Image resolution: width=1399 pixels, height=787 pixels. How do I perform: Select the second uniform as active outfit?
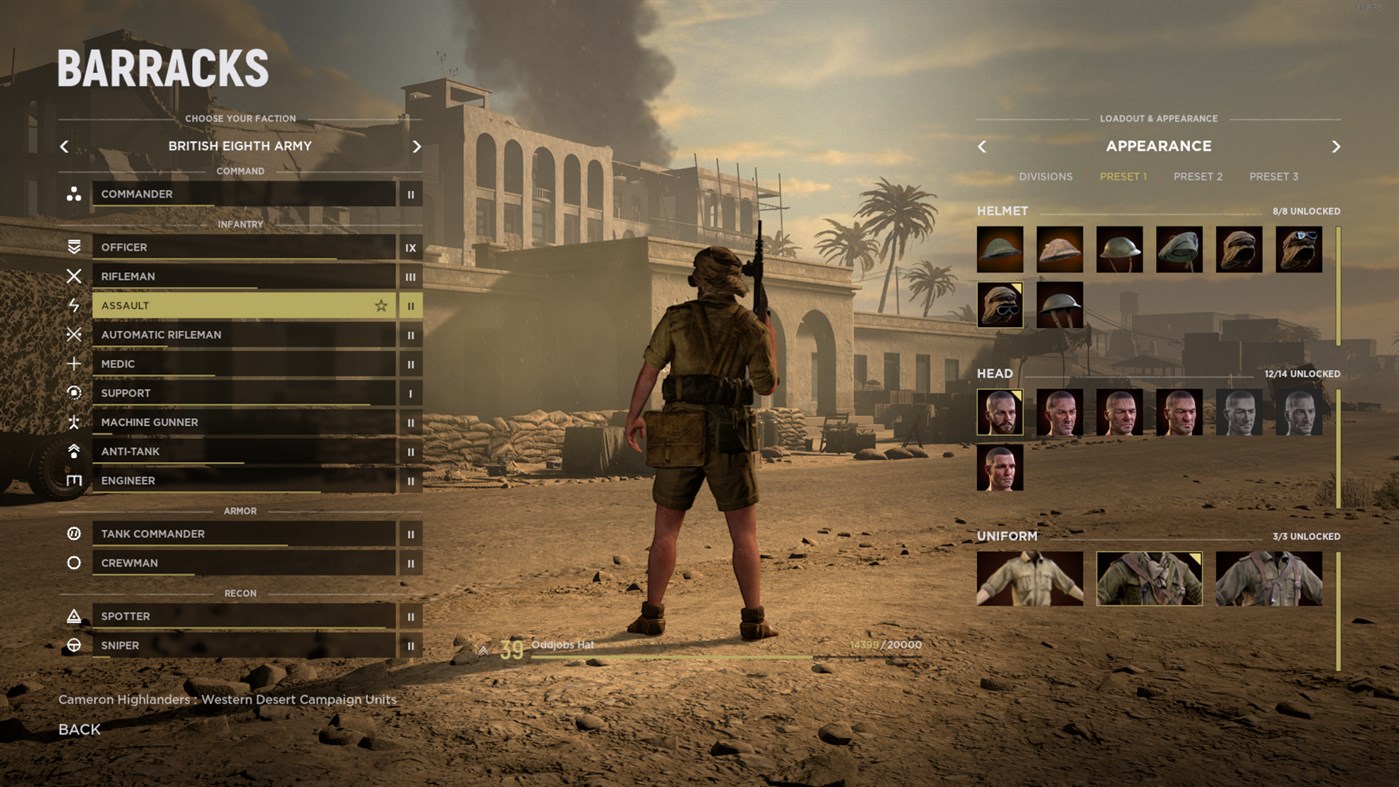pos(1148,578)
